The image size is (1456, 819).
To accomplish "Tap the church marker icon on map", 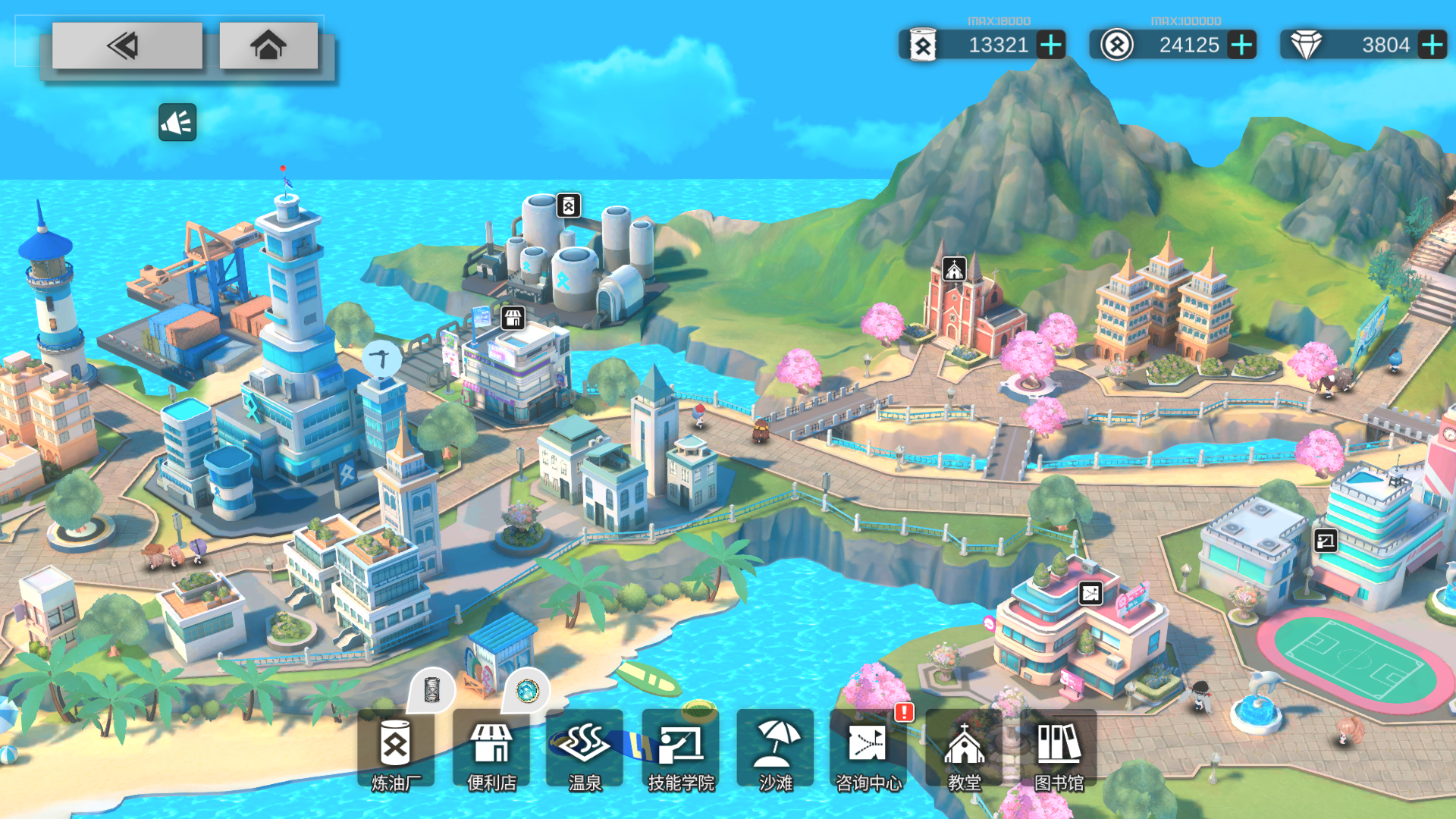I will [954, 269].
